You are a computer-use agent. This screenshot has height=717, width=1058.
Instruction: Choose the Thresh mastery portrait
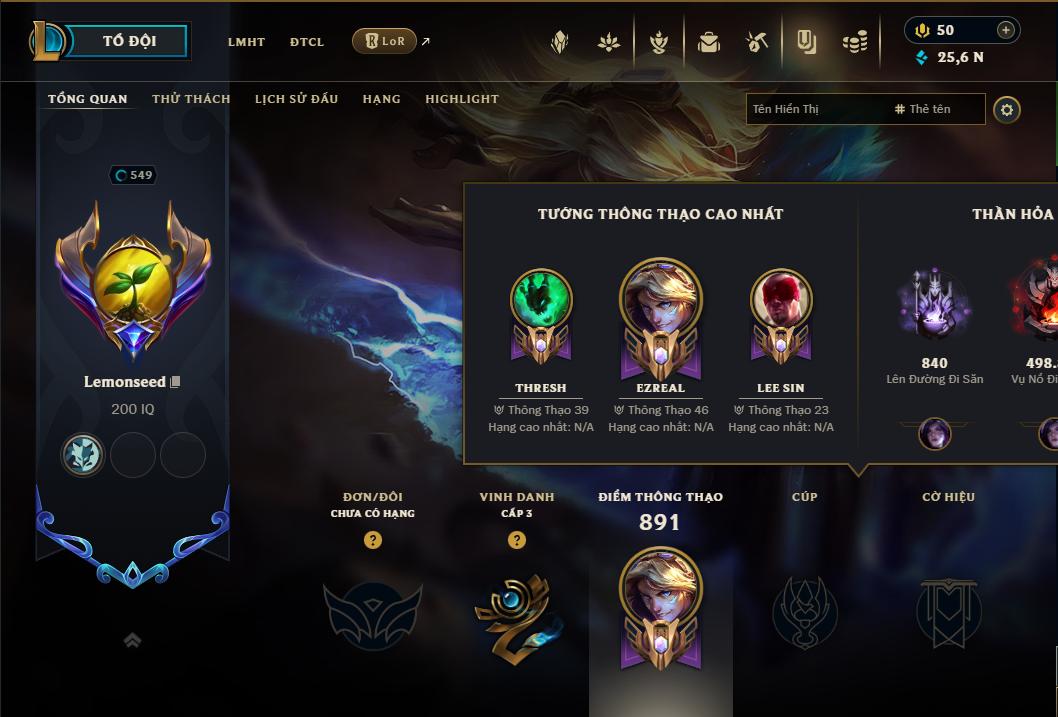coord(541,300)
